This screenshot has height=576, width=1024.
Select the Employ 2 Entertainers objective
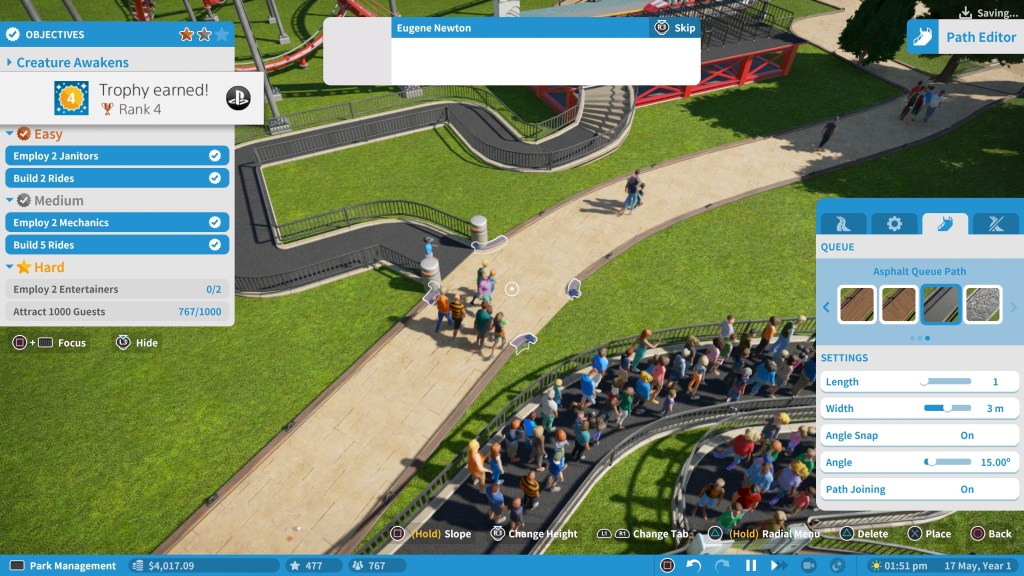tap(117, 289)
